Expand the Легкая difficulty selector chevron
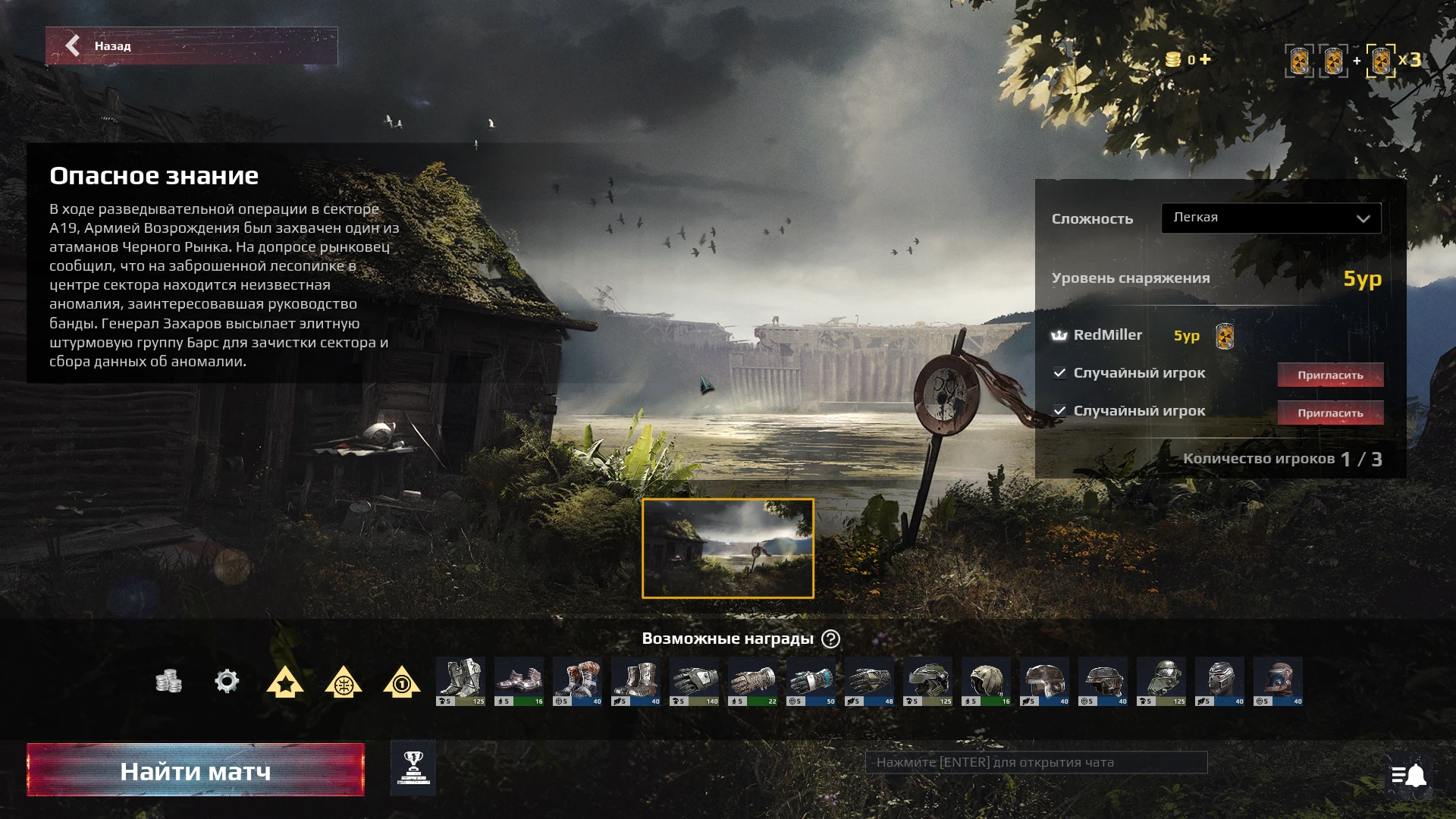Screen dimensions: 1456x819 point(1363,218)
